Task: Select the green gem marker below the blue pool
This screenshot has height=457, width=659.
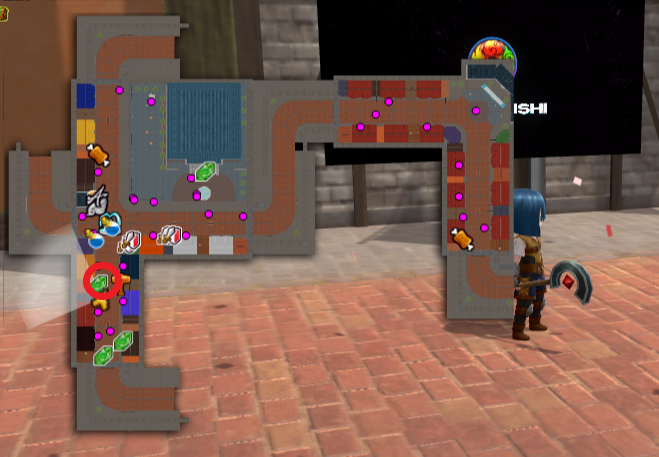Action: 207,171
